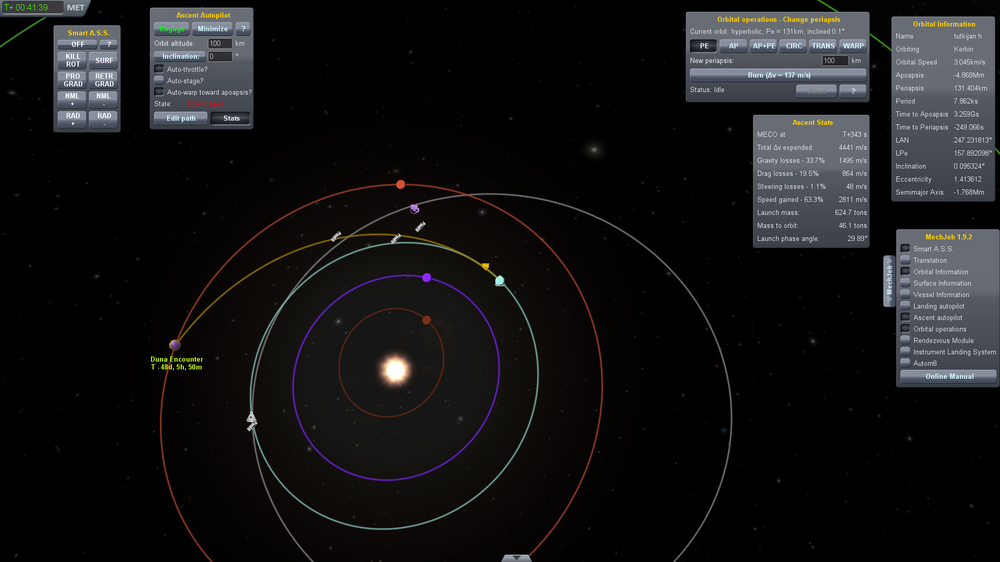
Task: Click the New periapsis input field
Action: point(834,61)
